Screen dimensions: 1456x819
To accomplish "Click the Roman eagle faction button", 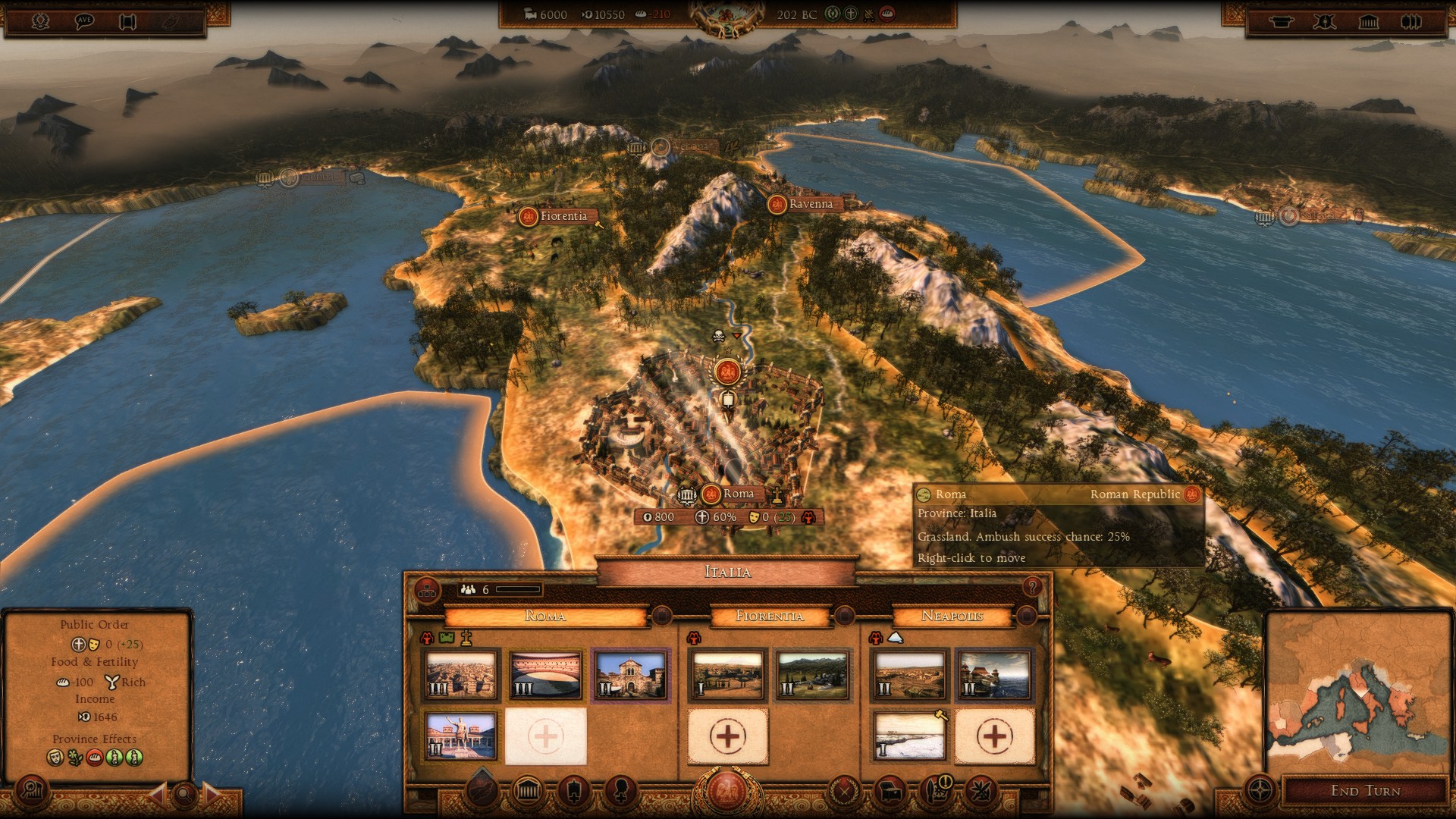I will click(727, 791).
